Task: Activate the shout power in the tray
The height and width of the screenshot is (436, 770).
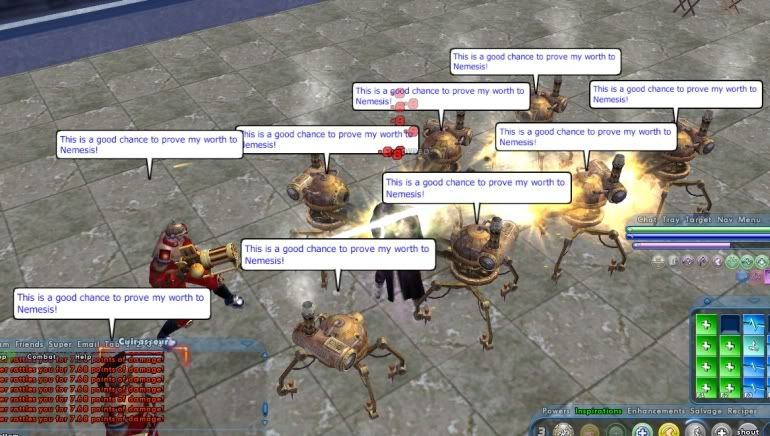Action: click(749, 431)
